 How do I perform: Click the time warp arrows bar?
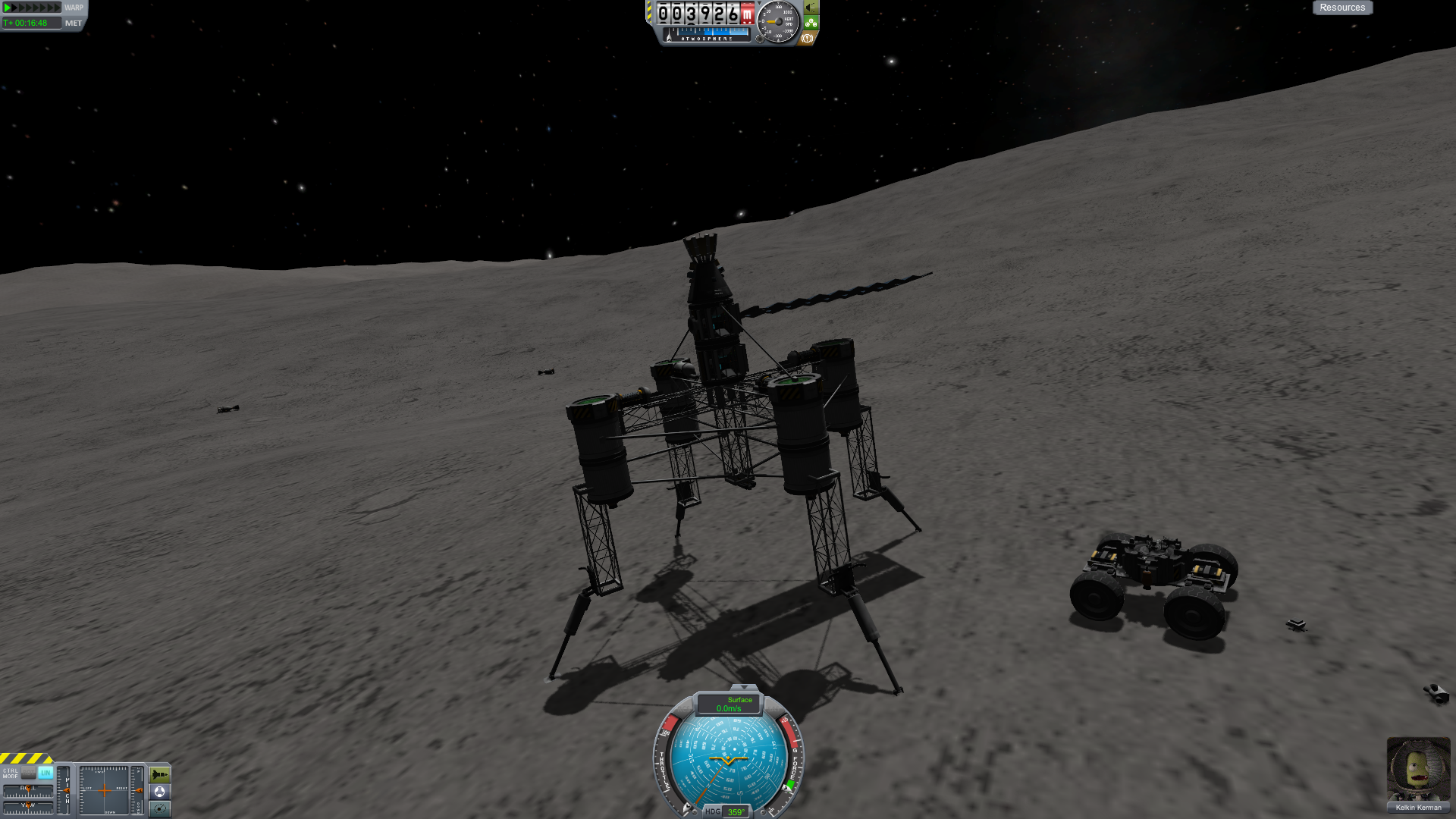tap(32, 8)
